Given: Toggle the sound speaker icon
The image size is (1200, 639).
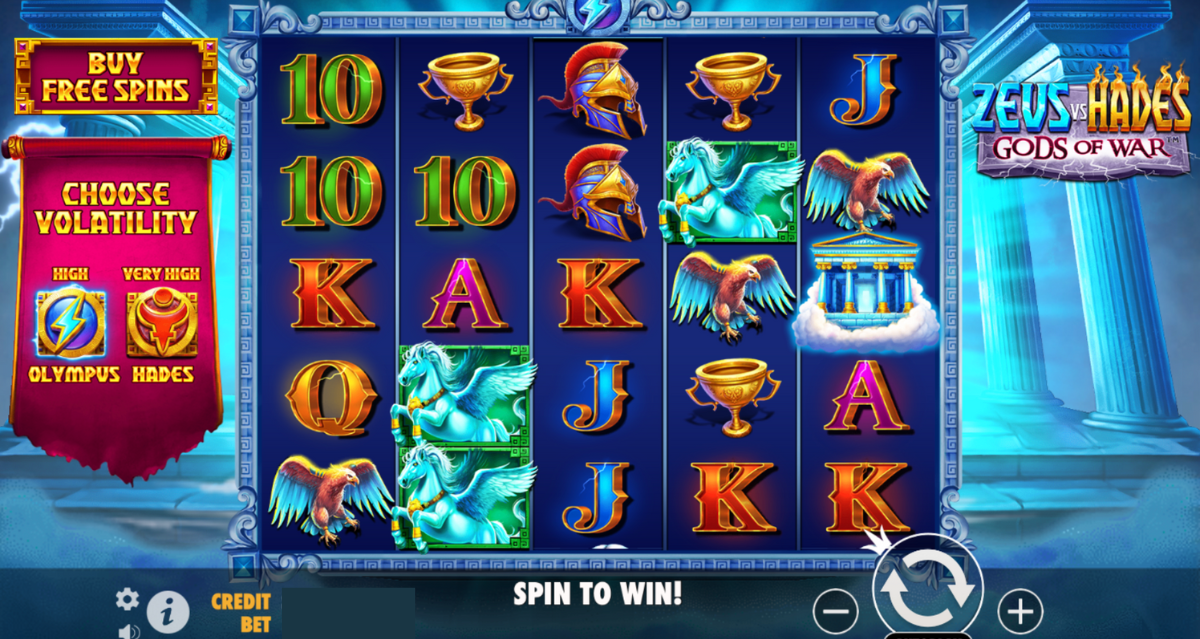Looking at the screenshot, I should [128, 631].
